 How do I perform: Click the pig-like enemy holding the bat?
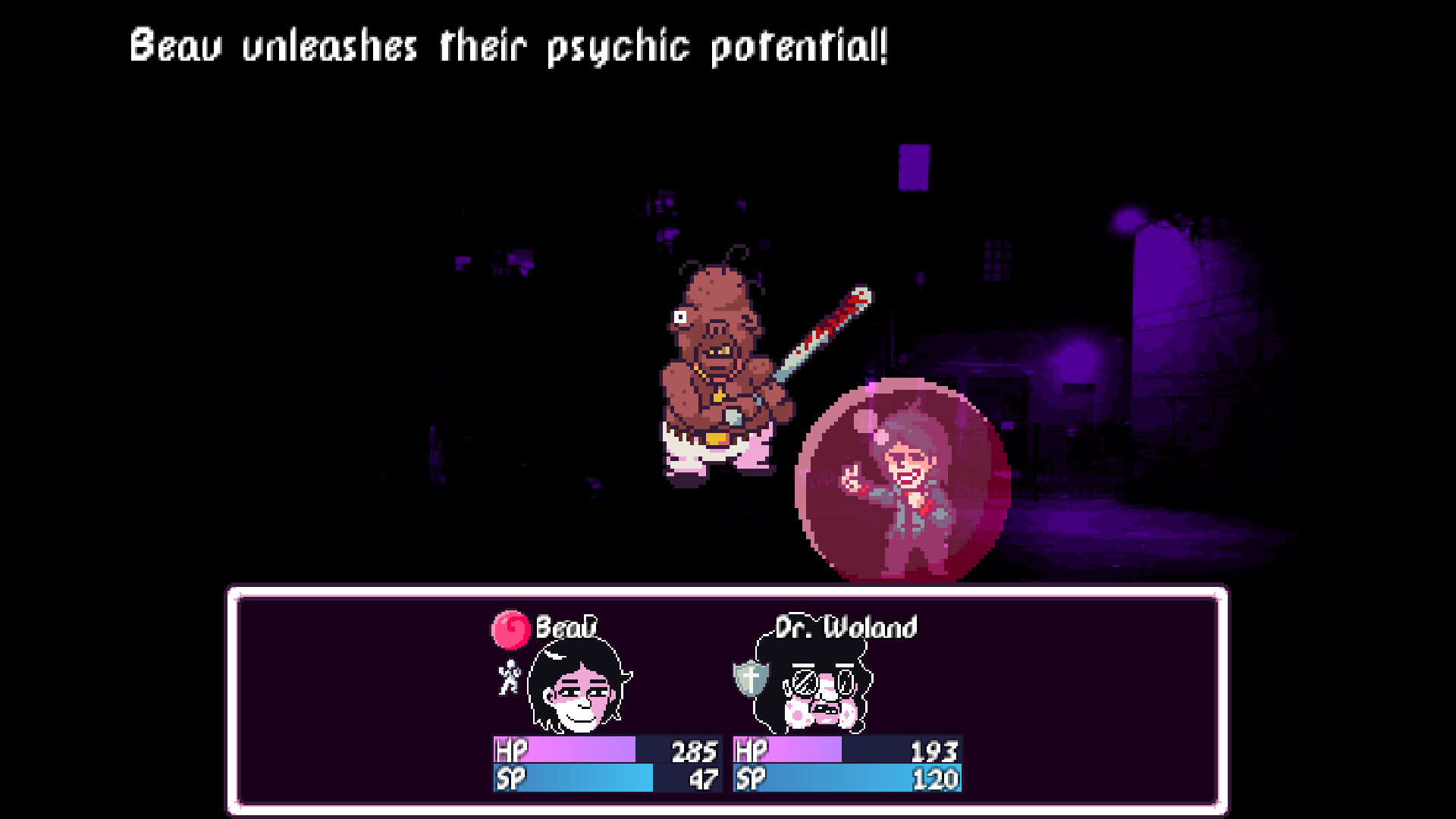click(x=720, y=364)
